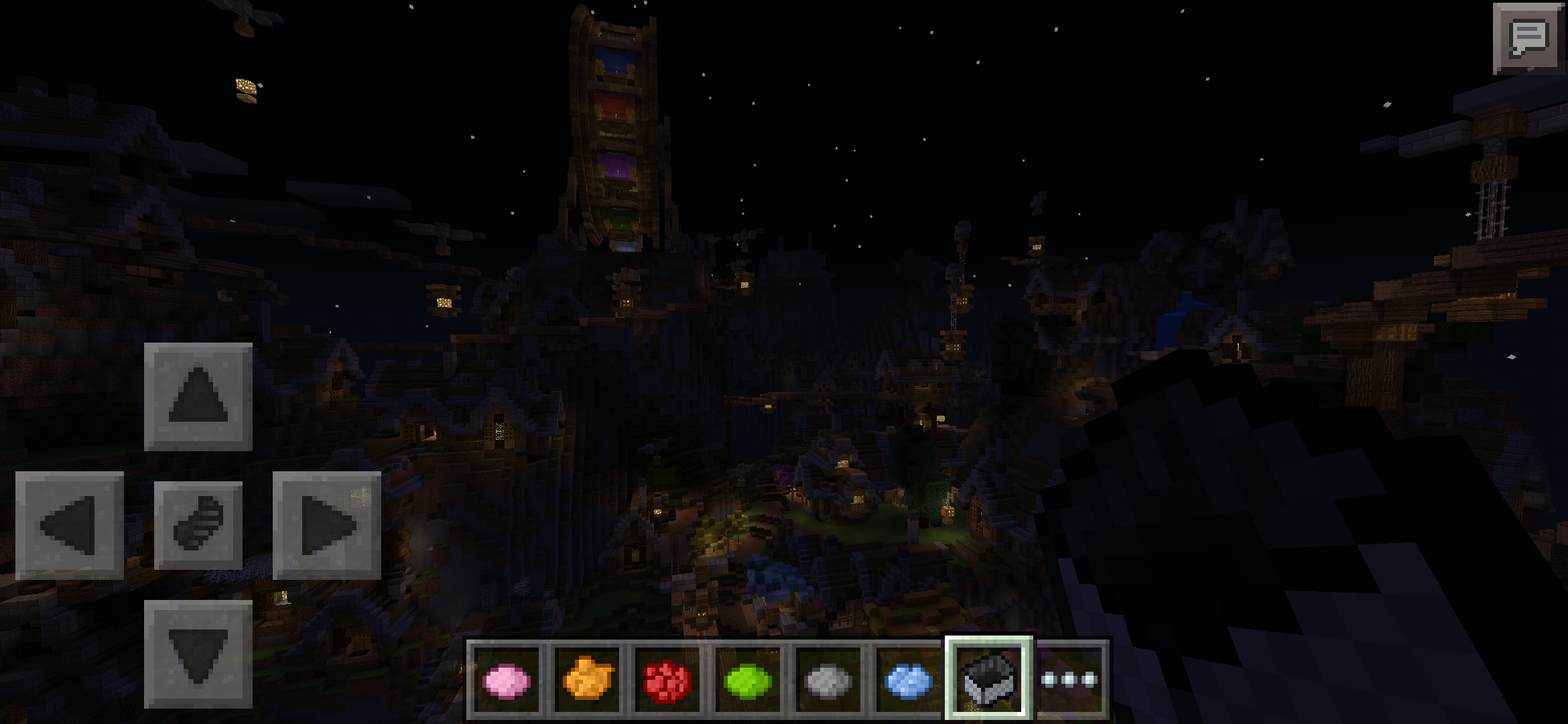This screenshot has height=724, width=1568.
Task: Pick the lime green dye slot
Action: (x=748, y=680)
